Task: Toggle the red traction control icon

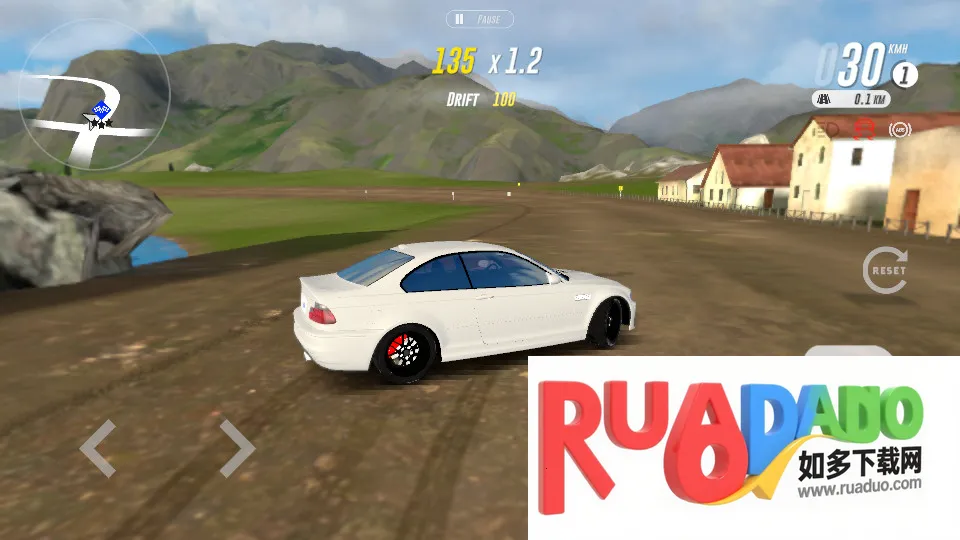Action: (x=864, y=129)
